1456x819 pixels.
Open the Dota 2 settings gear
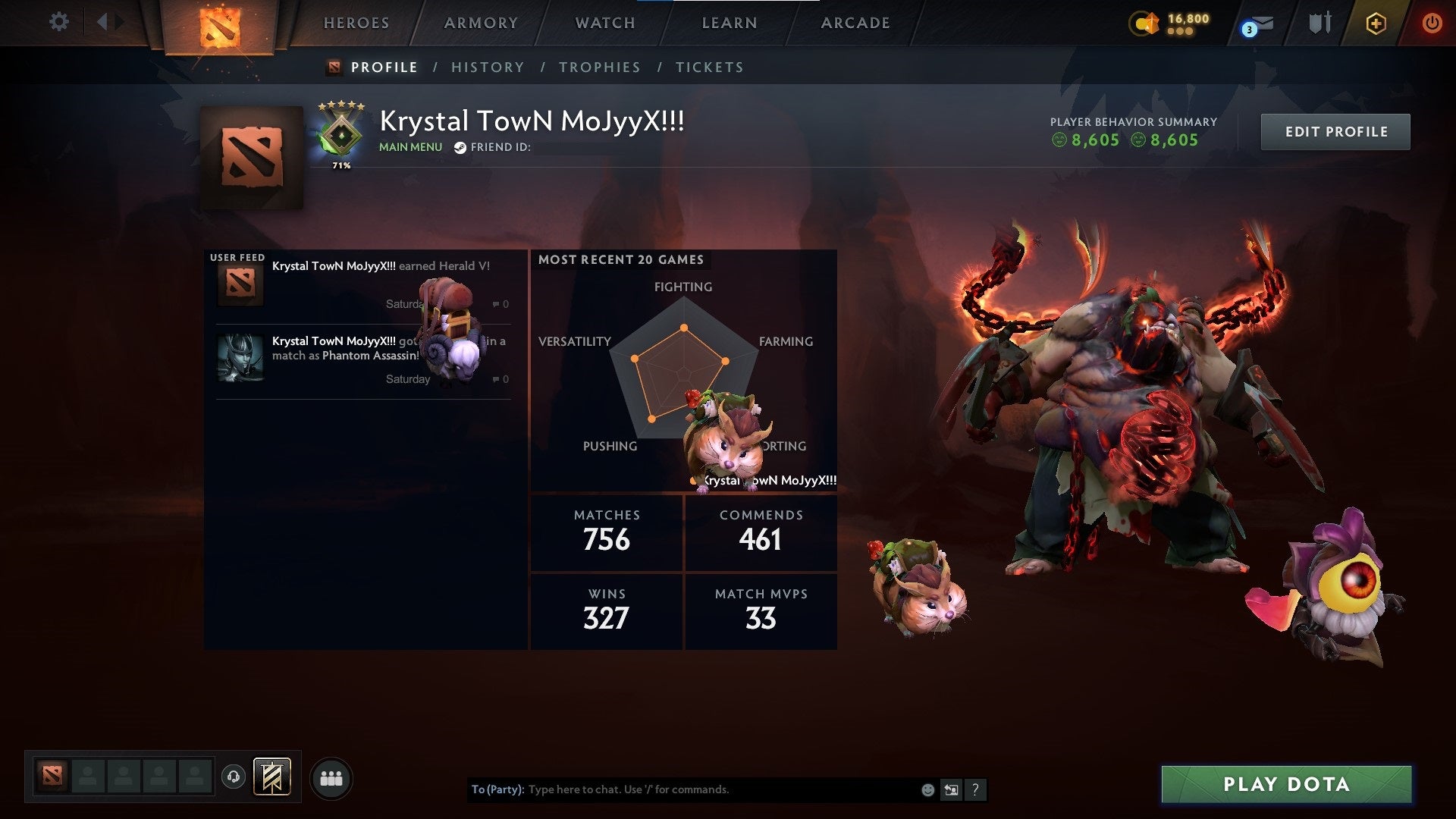59,23
